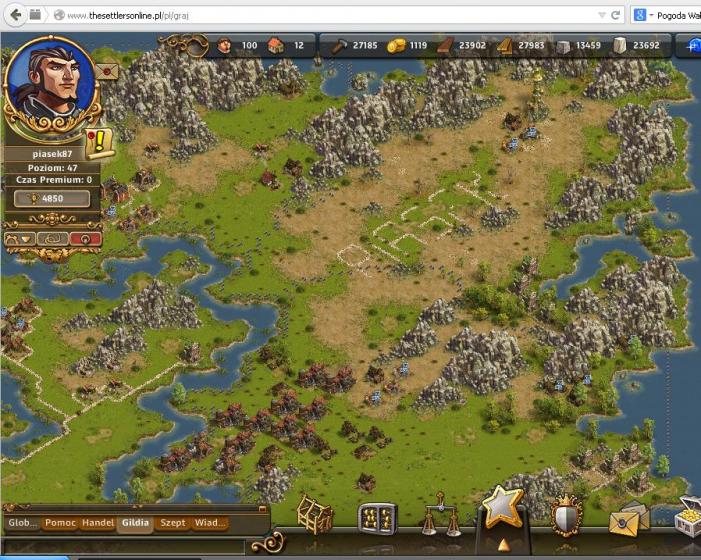This screenshot has width=701, height=560.
Task: Open the economy overview abacus icon
Action: point(377,517)
